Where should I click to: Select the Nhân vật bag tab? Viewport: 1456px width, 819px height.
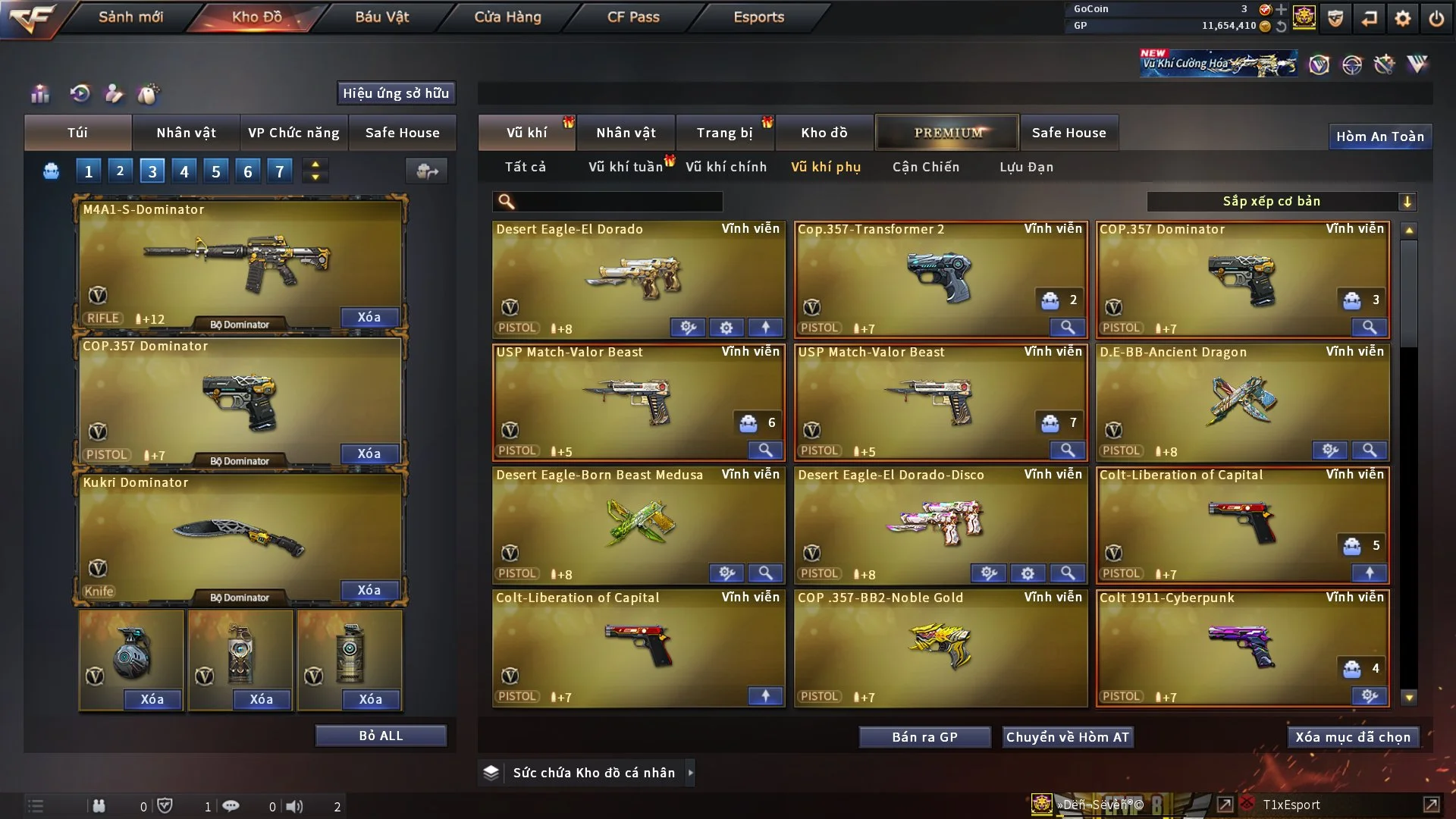186,133
